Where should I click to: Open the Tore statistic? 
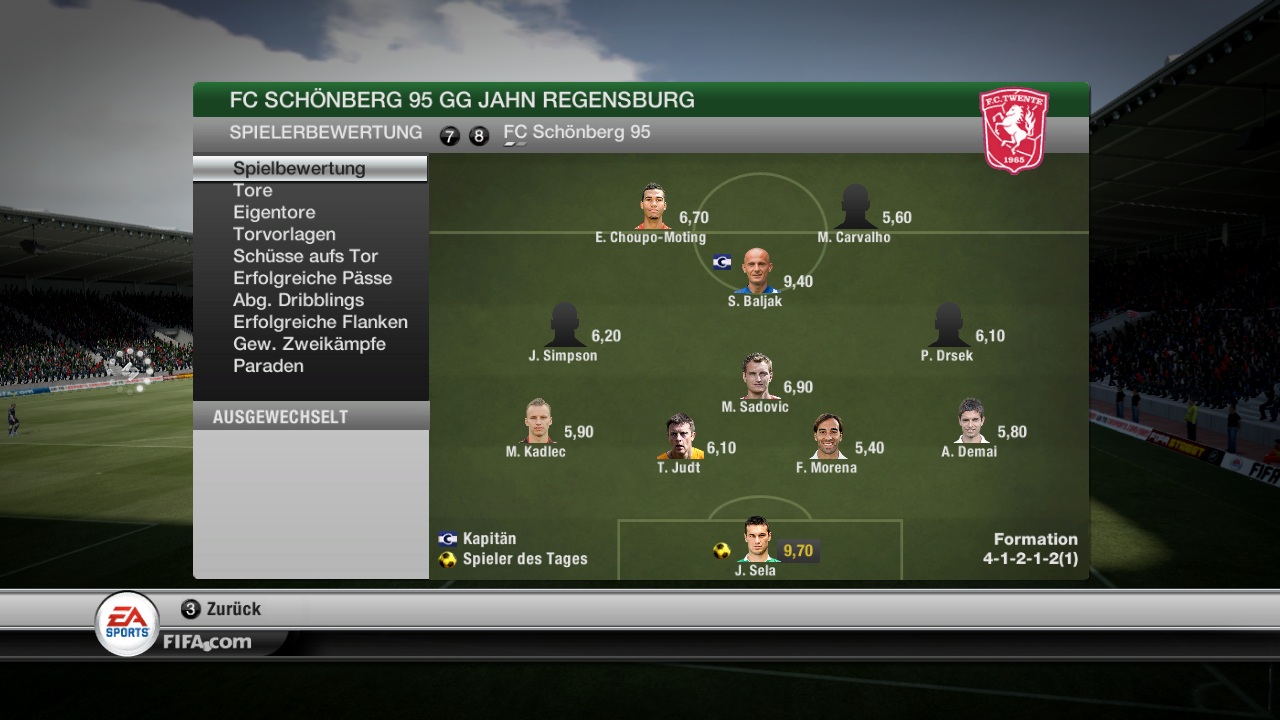253,190
